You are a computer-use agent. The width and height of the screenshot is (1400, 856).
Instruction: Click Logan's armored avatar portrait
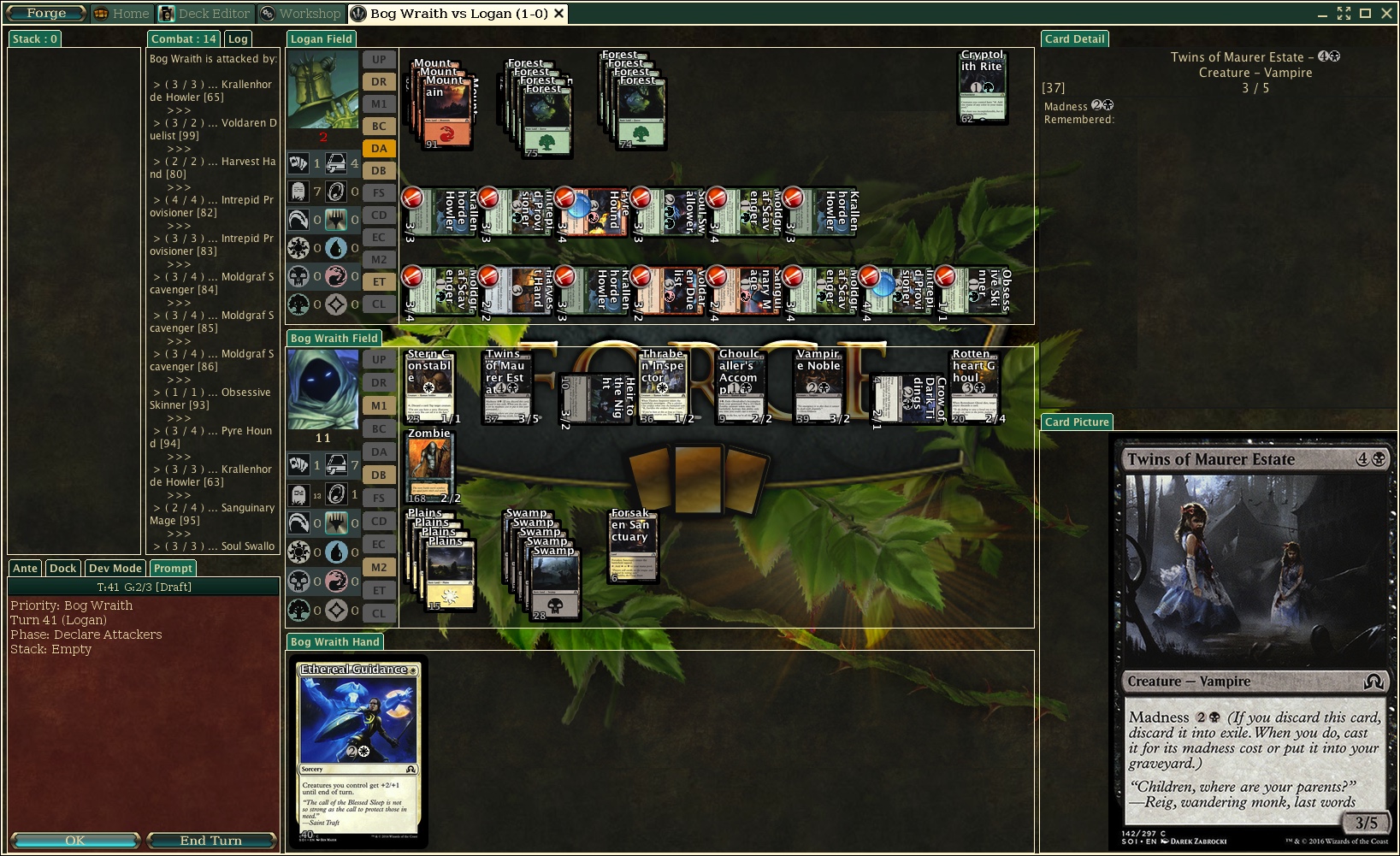pos(322,89)
